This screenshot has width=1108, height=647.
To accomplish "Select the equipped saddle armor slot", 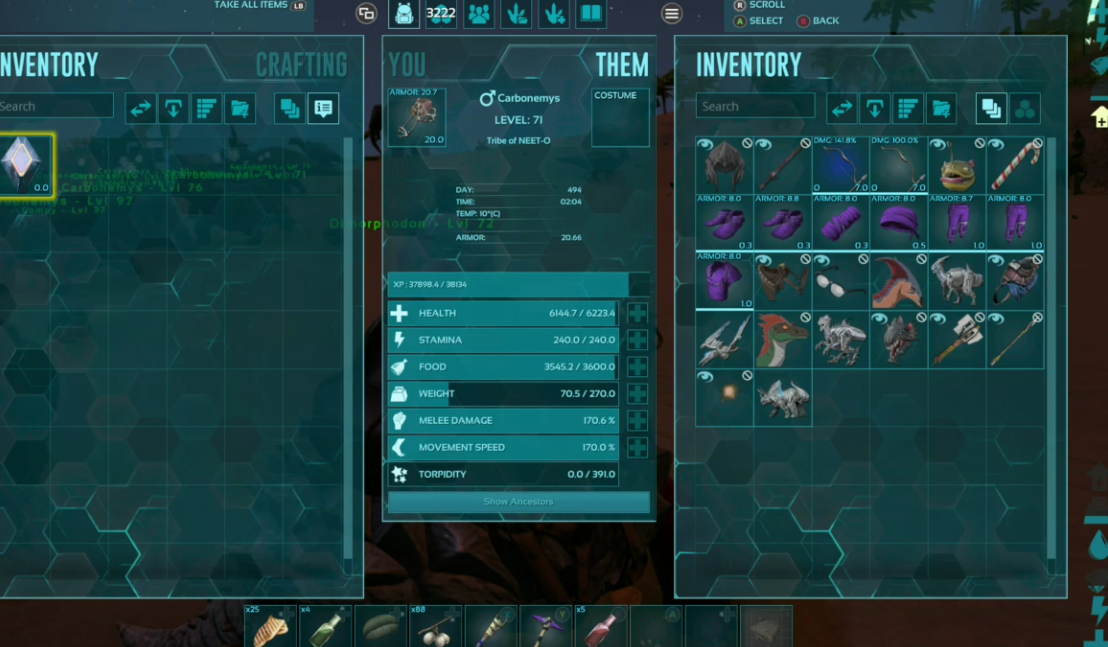I will point(416,117).
